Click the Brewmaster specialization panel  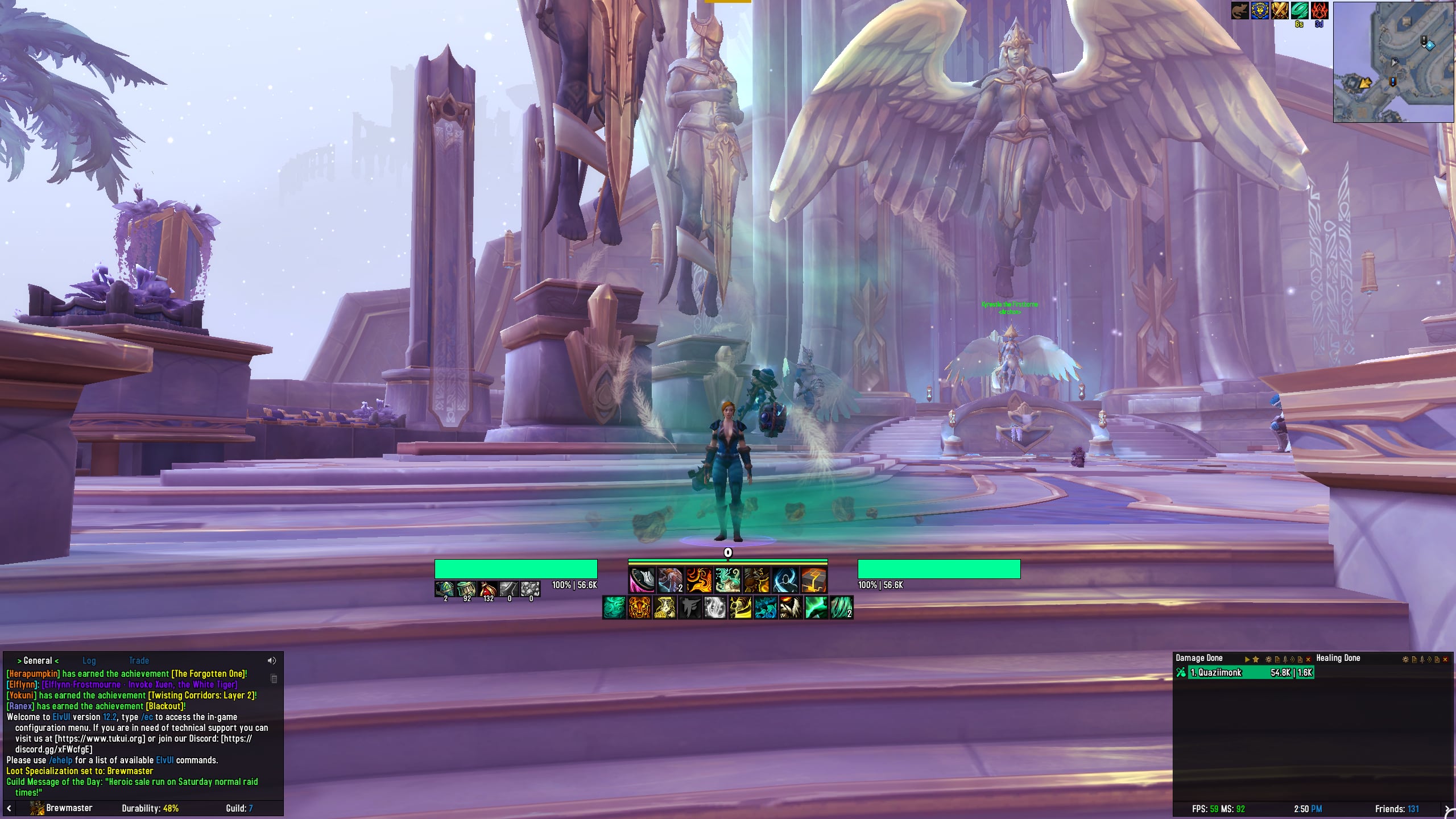pyautogui.click(x=61, y=808)
